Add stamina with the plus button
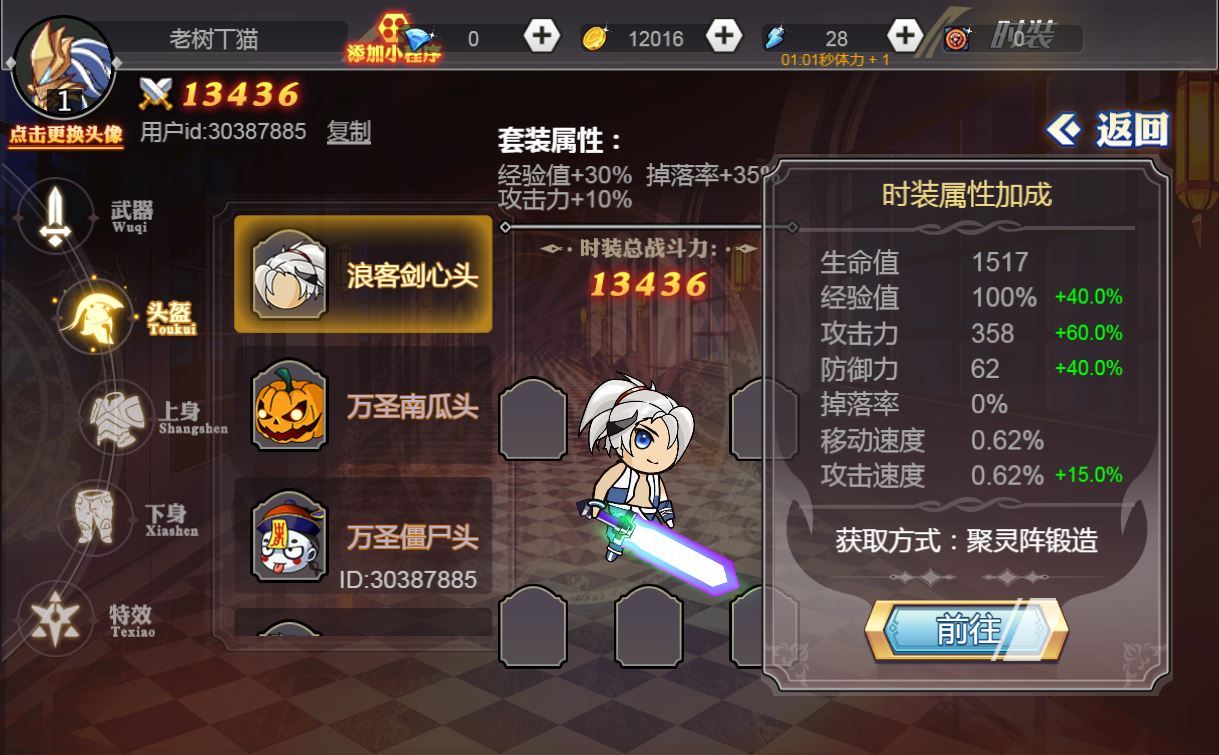Image resolution: width=1219 pixels, height=755 pixels. pyautogui.click(x=904, y=37)
